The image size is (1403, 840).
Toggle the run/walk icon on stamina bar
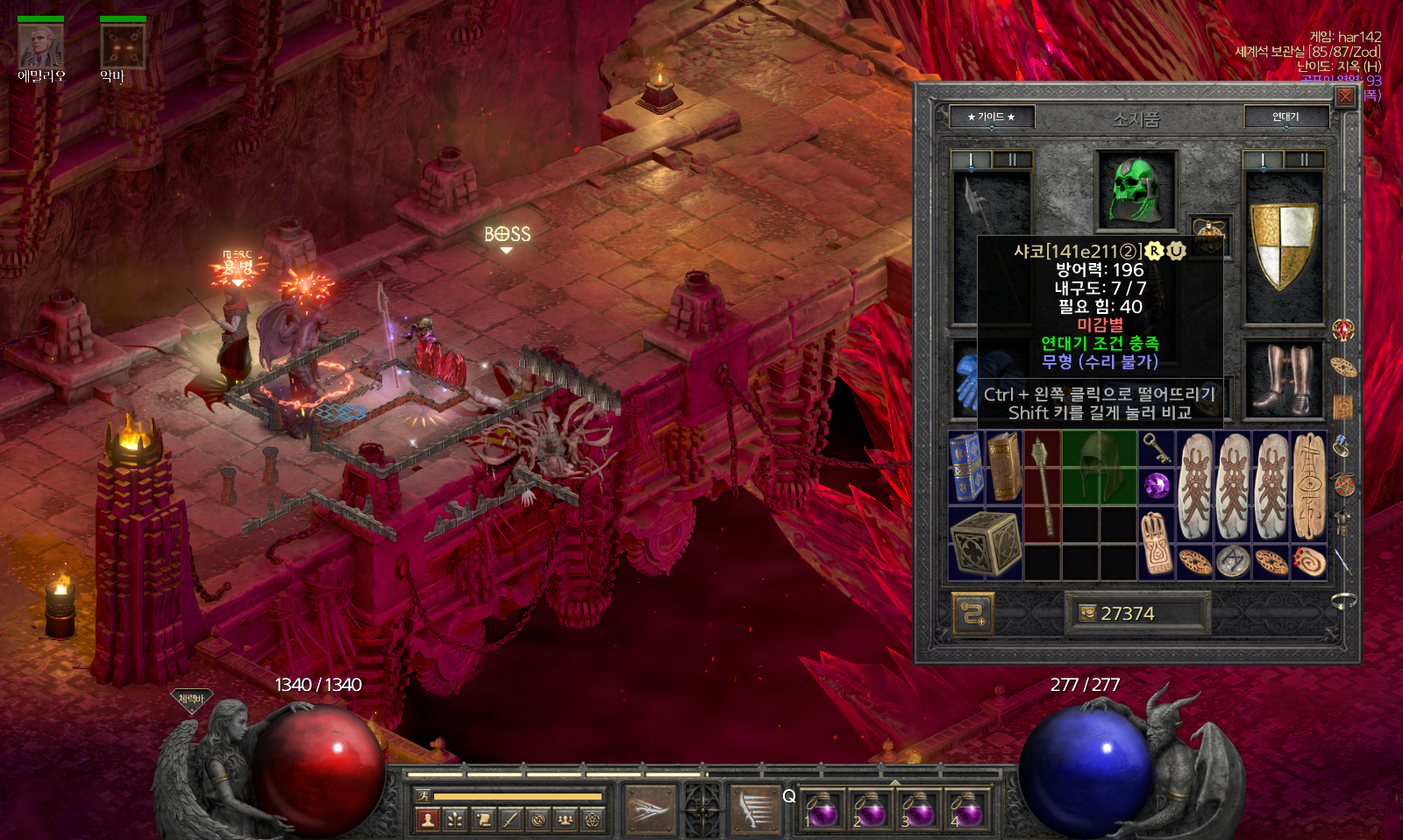(x=424, y=796)
